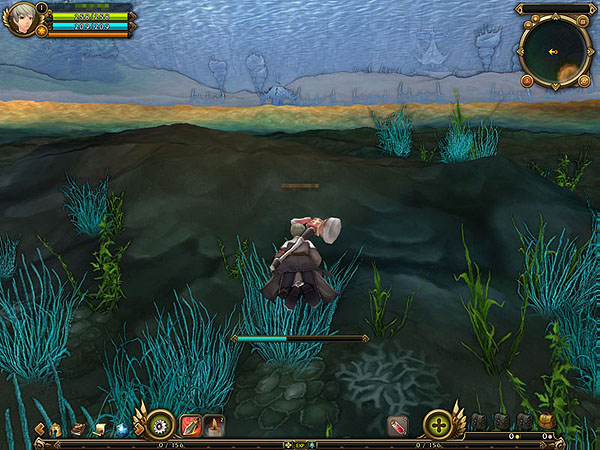Click the minimap's bottom-left red round button
This screenshot has height=450, width=600.
pos(527,80)
